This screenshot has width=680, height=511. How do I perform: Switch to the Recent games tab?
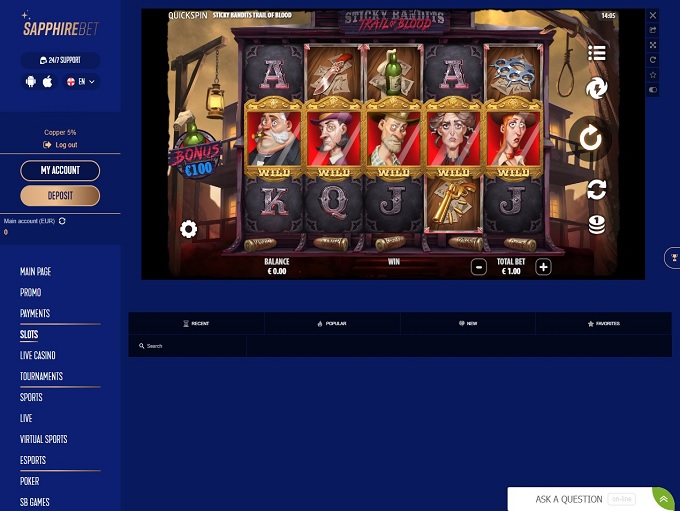coord(196,323)
